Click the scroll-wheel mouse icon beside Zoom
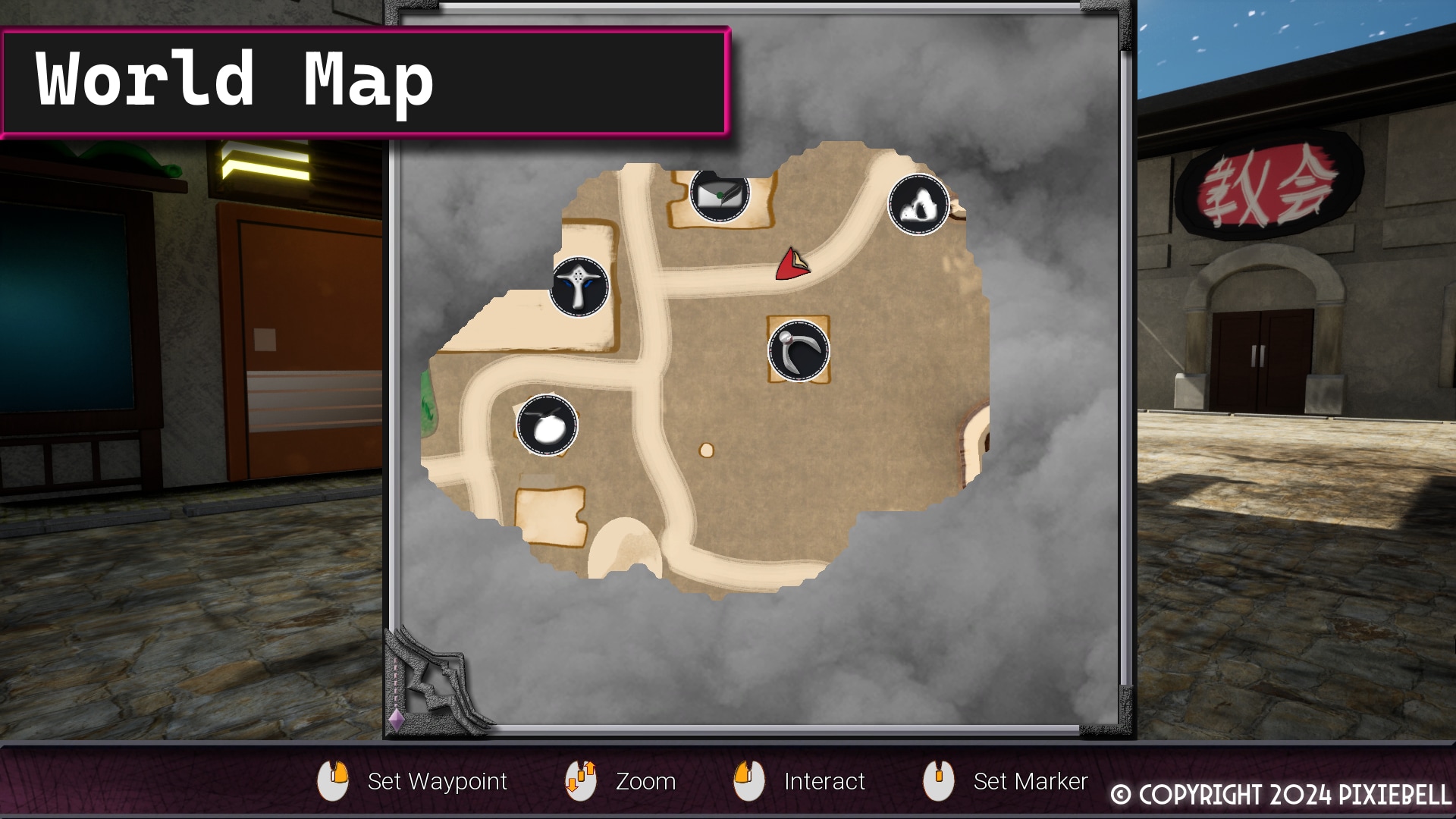 point(579,780)
